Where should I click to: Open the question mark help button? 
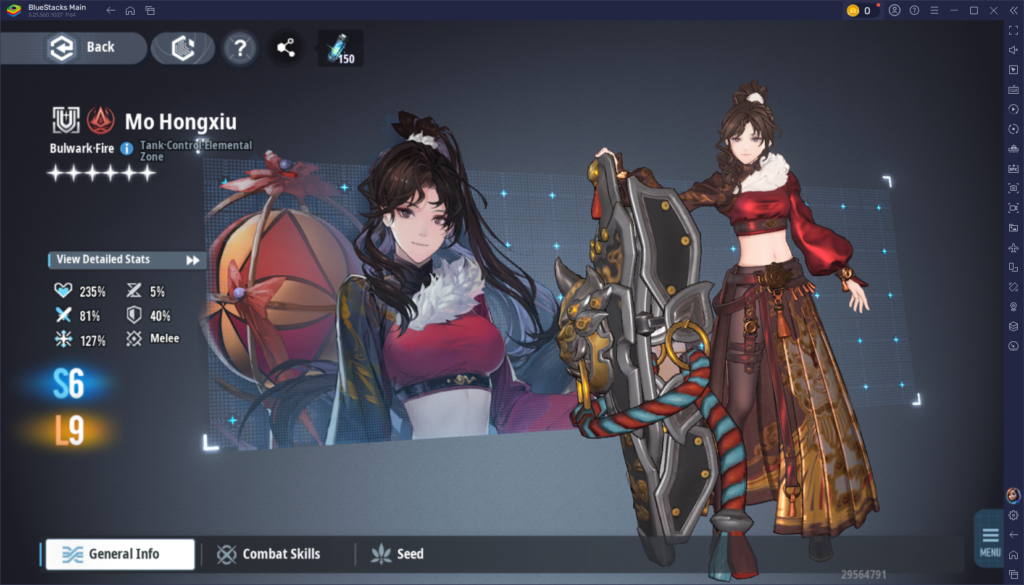point(239,48)
